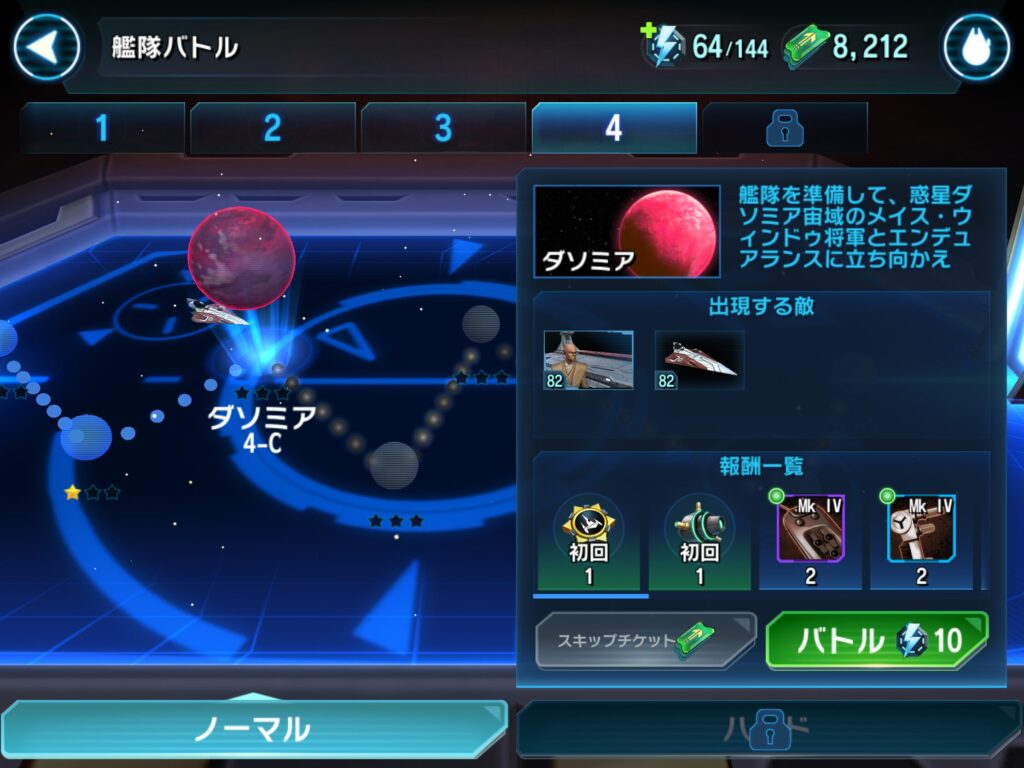
Task: Check the sim ticket count icon
Action: pos(807,46)
